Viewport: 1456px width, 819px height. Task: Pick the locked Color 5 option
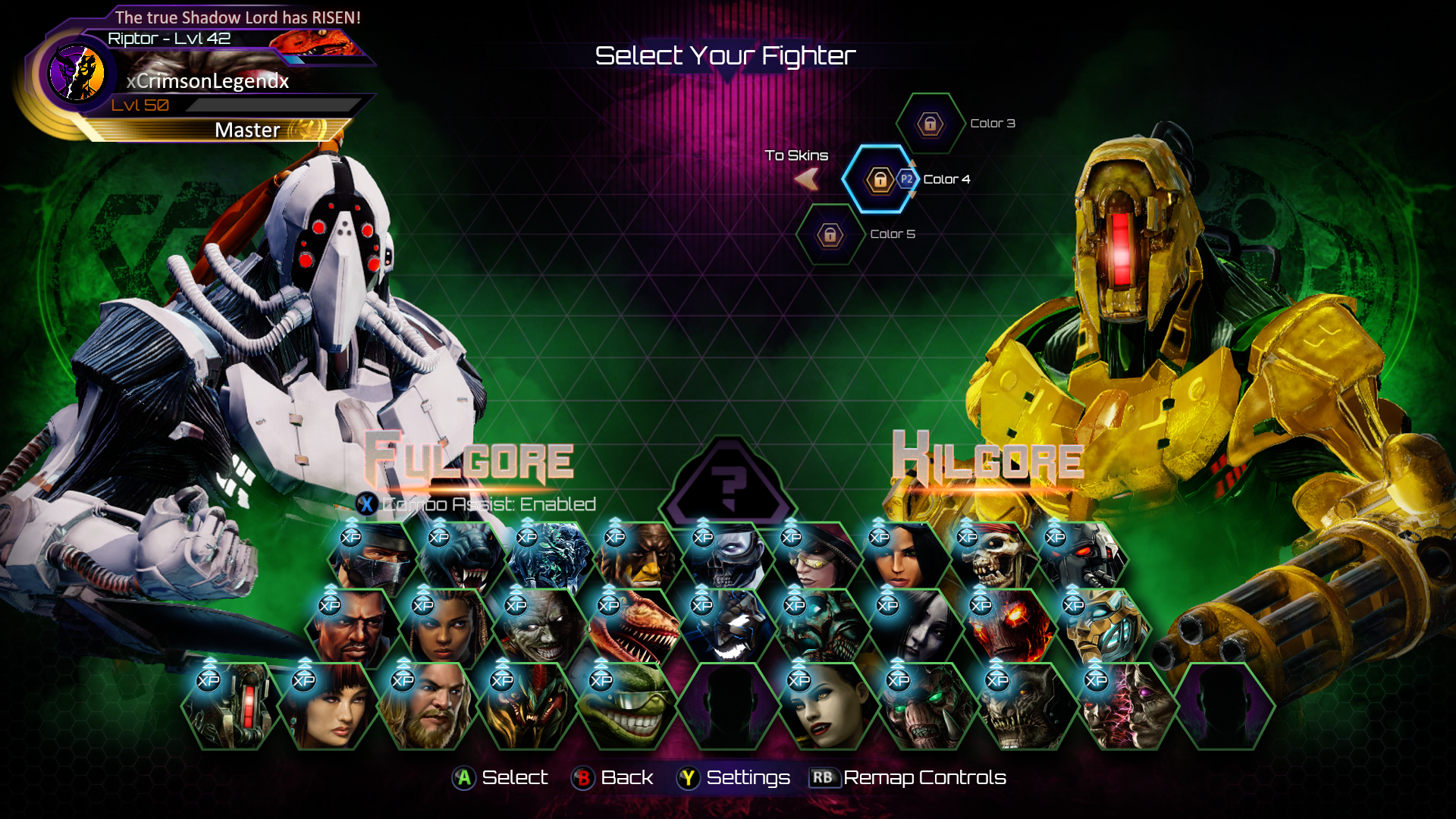(830, 235)
